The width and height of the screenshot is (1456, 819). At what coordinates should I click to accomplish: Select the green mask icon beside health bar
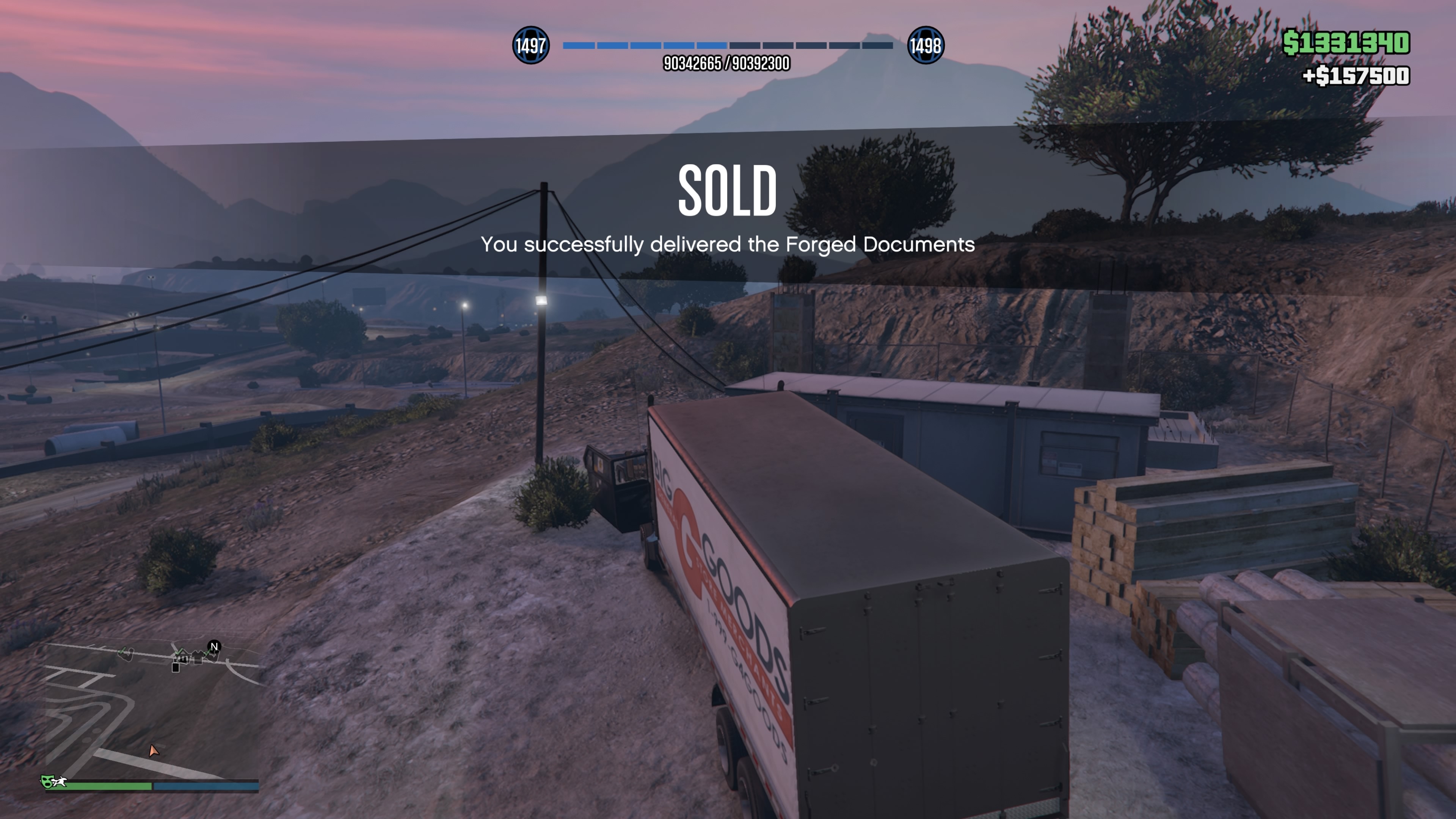(x=47, y=782)
